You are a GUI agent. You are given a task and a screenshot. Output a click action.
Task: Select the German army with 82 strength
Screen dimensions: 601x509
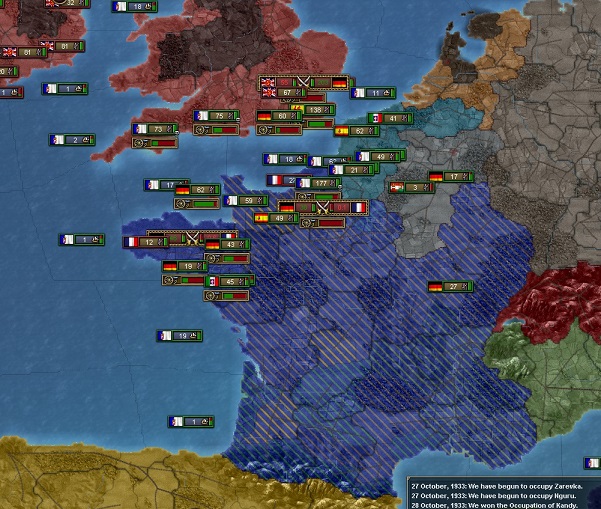[197, 190]
